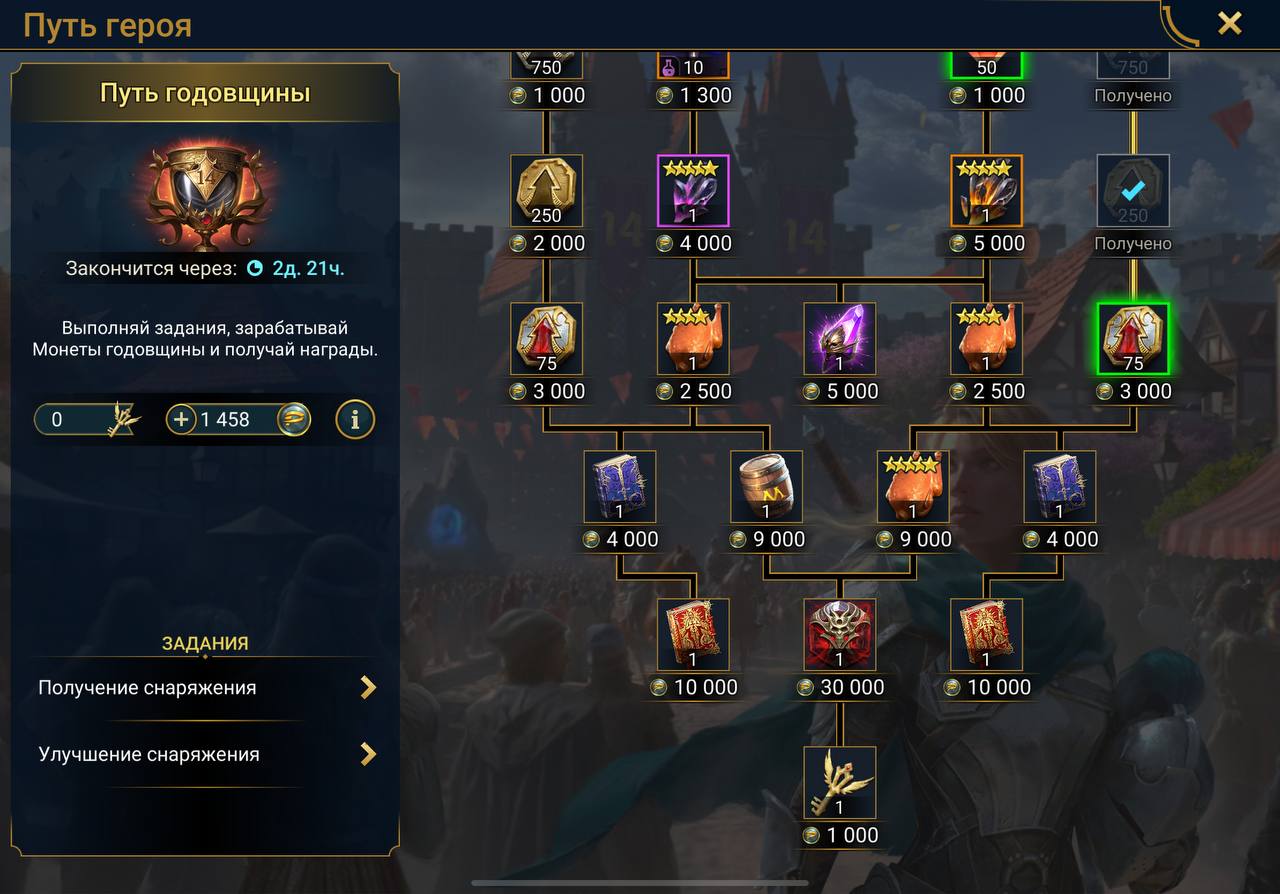Click the anniversary trophy cup emblem
Viewport: 1280px width, 894px height.
coord(205,195)
